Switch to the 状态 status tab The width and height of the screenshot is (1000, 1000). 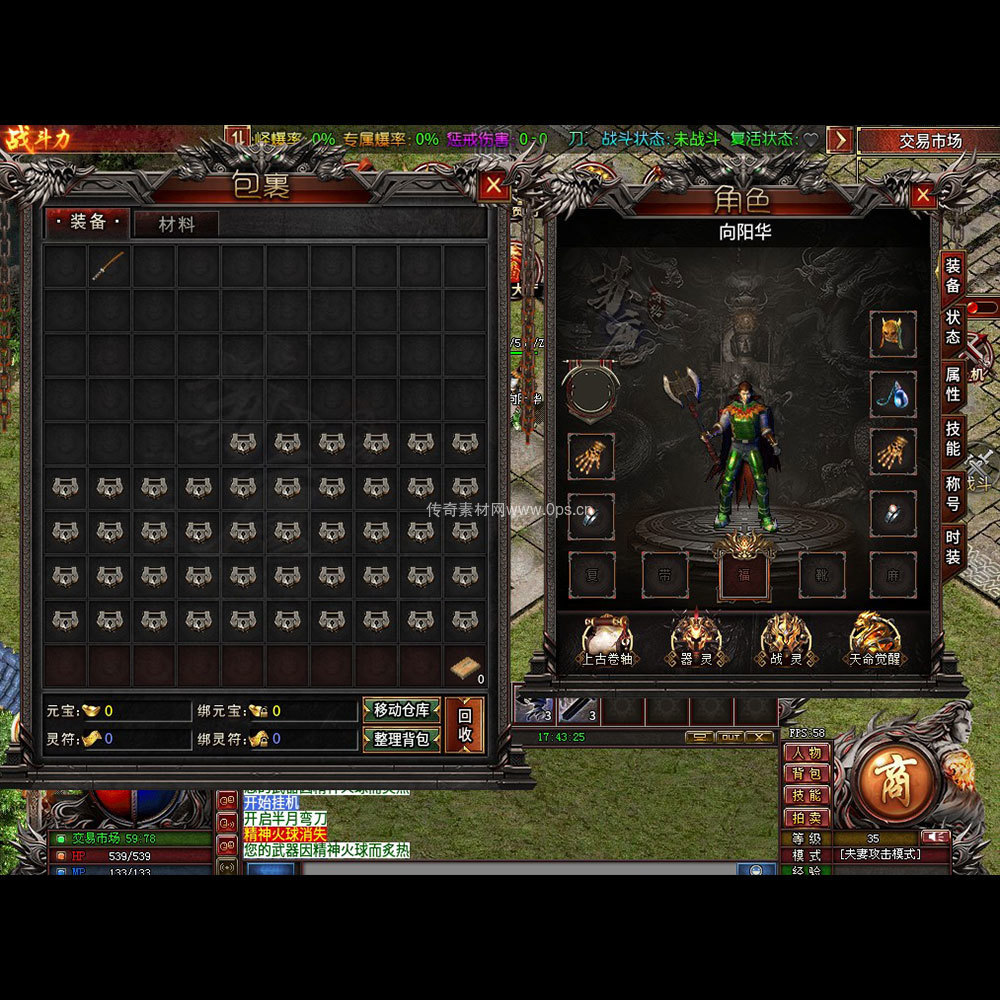click(x=953, y=328)
